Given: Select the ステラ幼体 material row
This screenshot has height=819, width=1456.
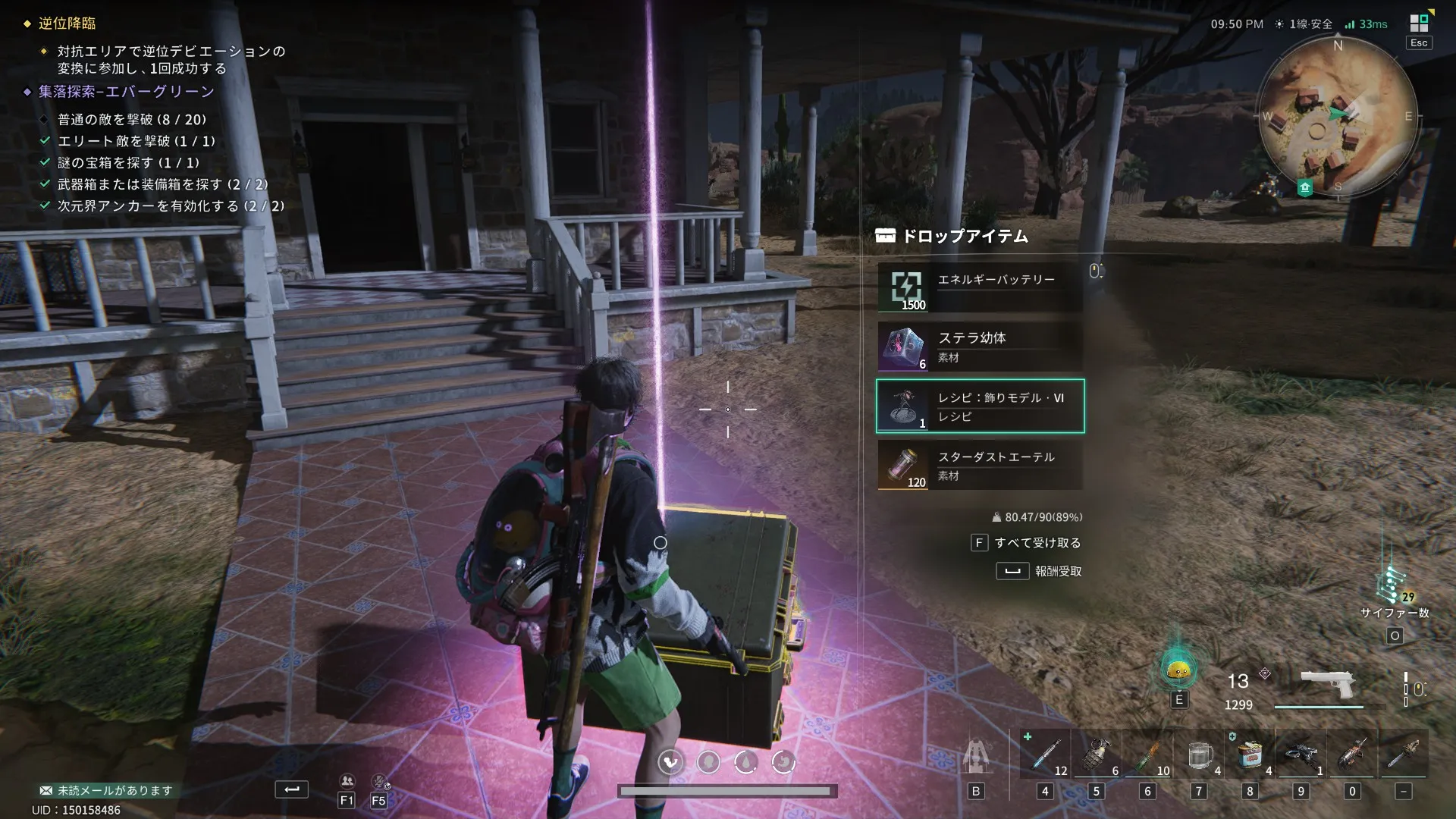Looking at the screenshot, I should click(x=980, y=347).
